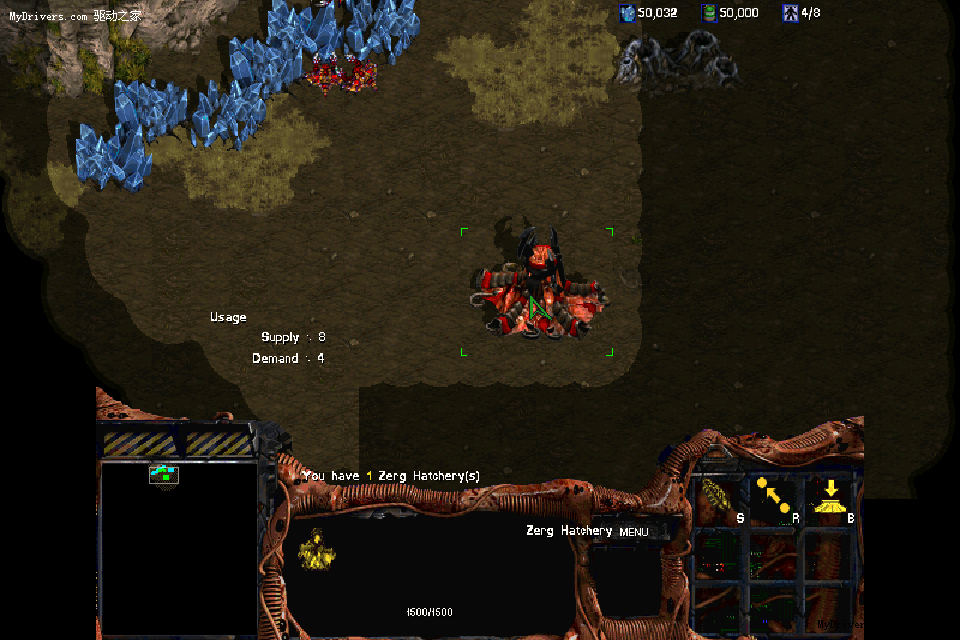Image resolution: width=960 pixels, height=640 pixels.
Task: Click the yellow Hatchery wireframe portrait
Action: 317,550
